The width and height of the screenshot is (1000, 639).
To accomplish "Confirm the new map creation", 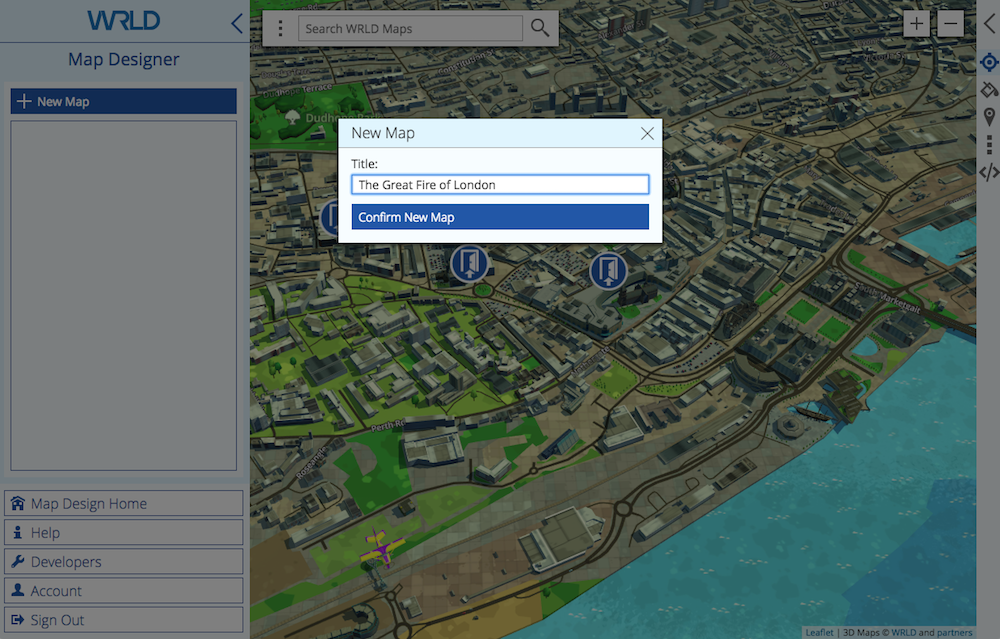I will [500, 217].
